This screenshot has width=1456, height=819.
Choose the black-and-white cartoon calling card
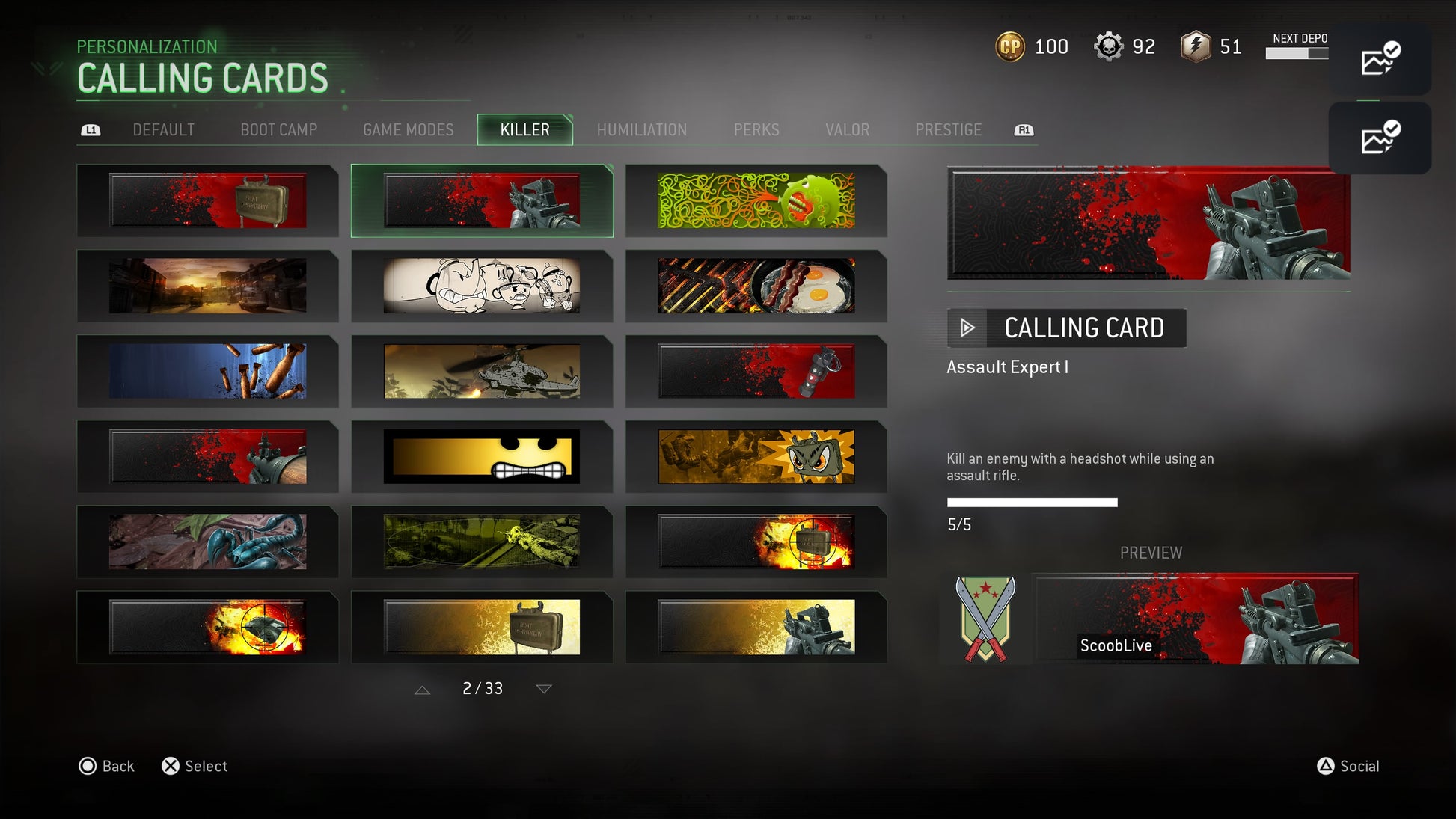tap(481, 286)
